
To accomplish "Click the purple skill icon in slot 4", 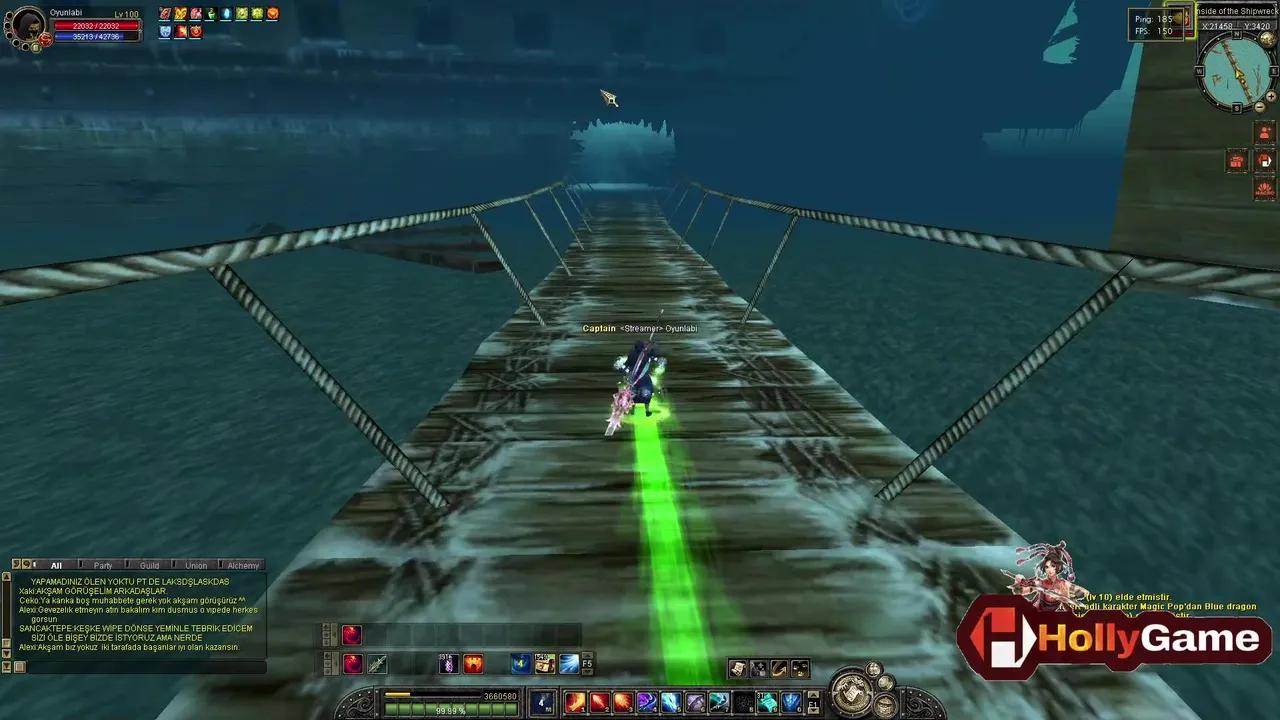I will [x=646, y=701].
